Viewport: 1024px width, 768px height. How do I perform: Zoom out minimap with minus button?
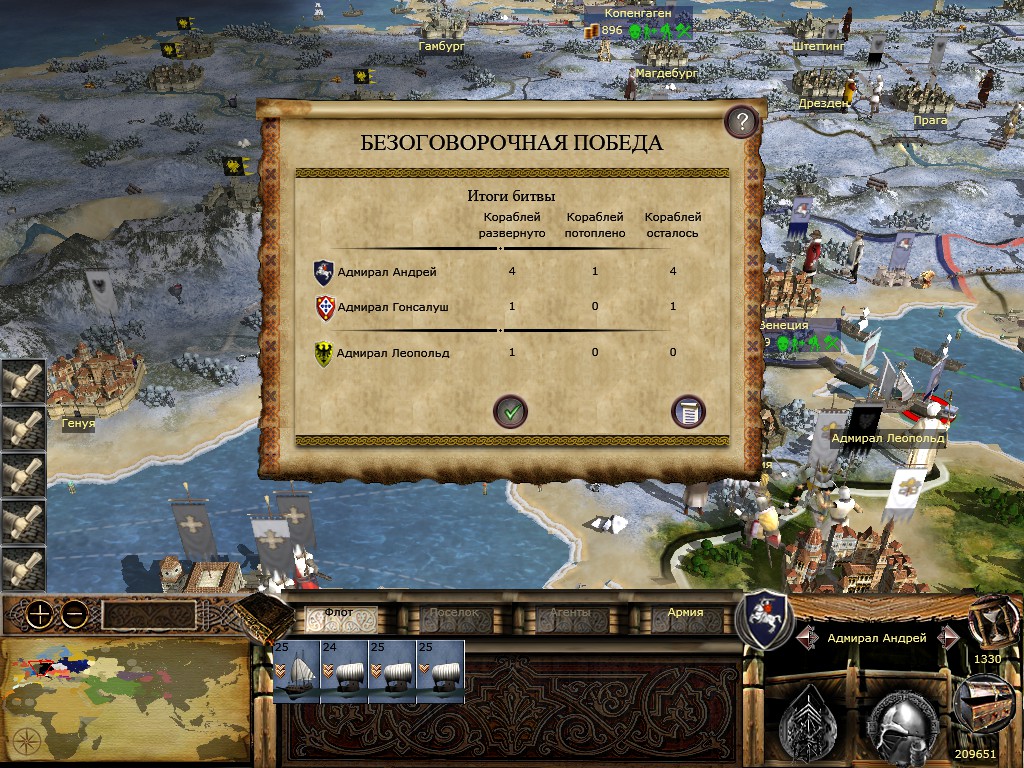(x=73, y=615)
